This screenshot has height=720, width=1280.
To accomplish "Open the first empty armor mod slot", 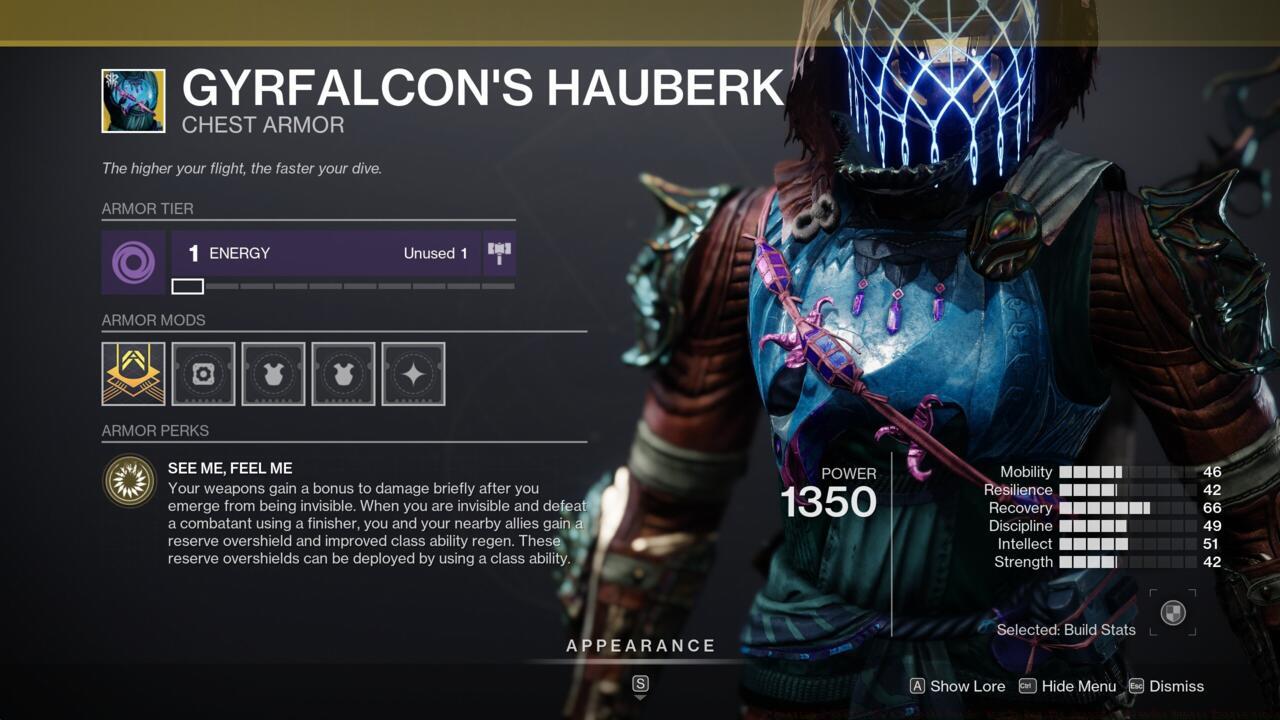I will pos(203,374).
